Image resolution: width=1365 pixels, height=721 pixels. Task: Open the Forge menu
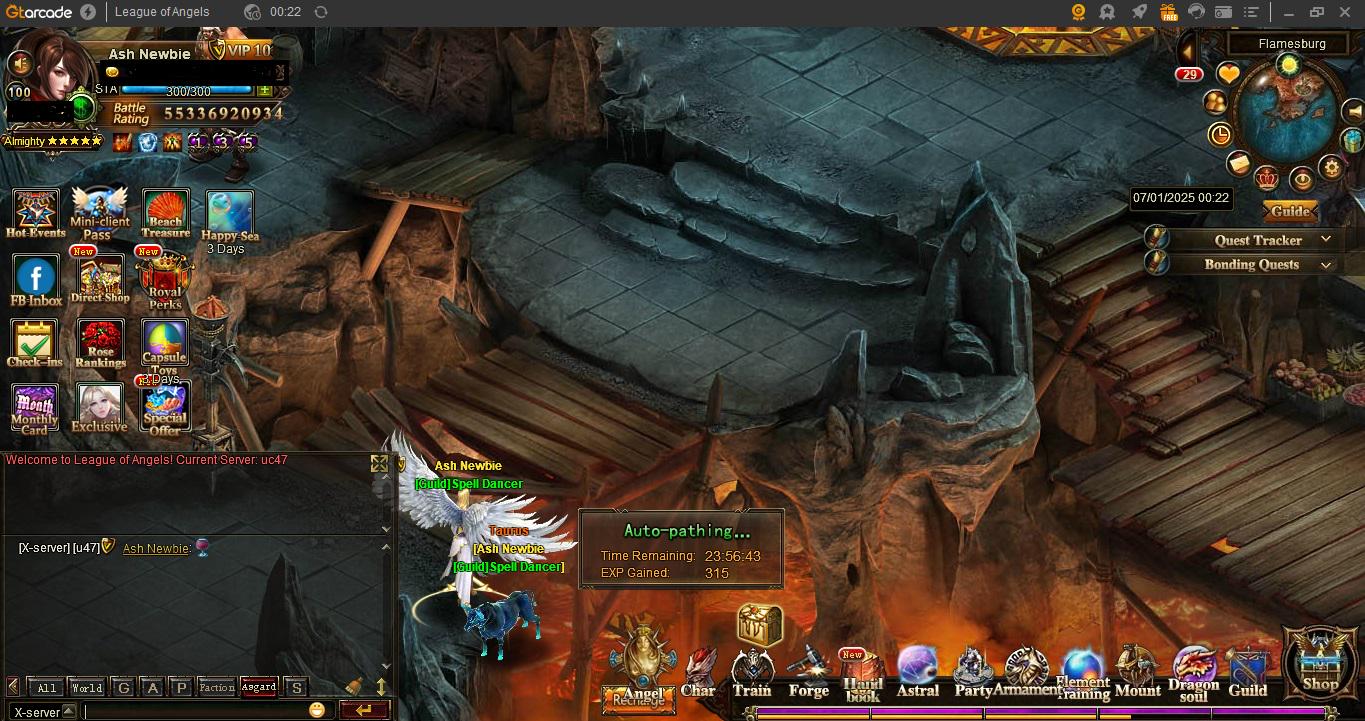pyautogui.click(x=808, y=672)
